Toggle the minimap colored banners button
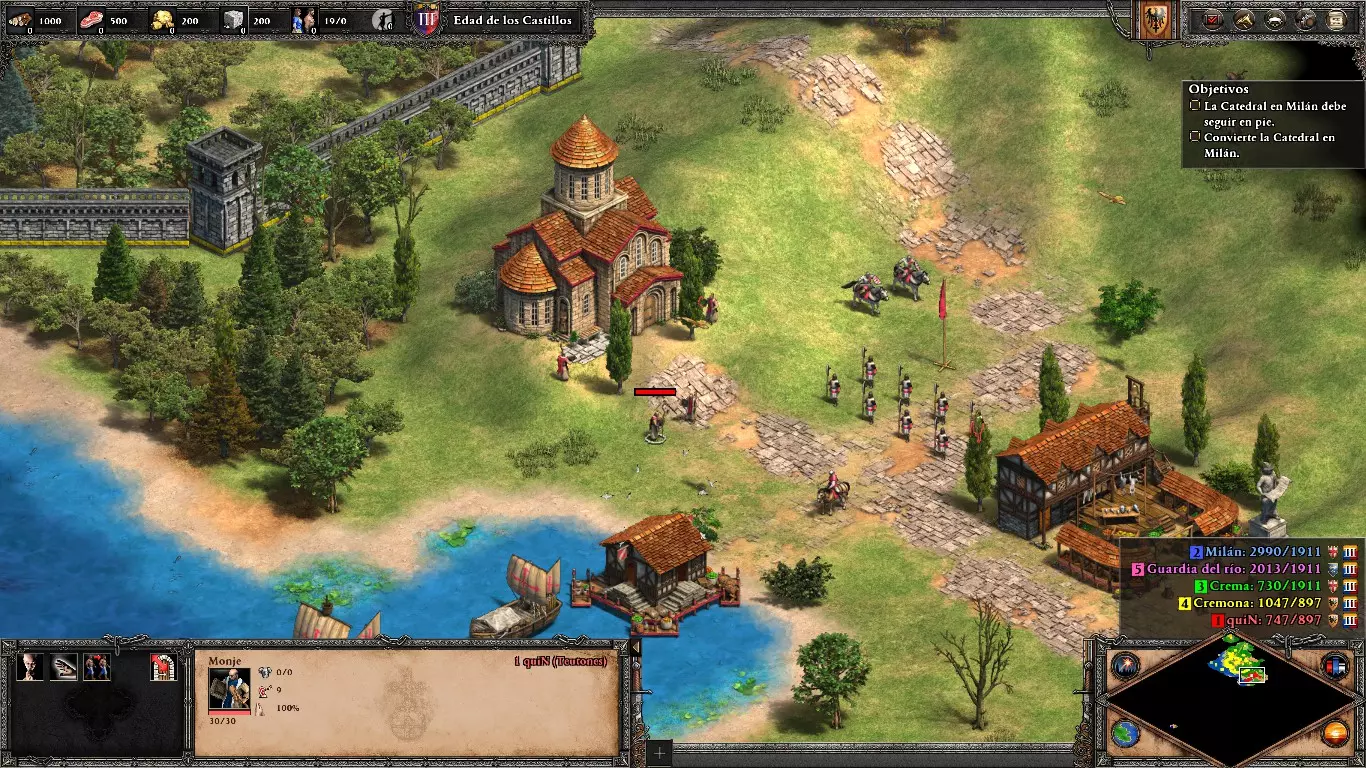The image size is (1366, 768). point(1335,665)
